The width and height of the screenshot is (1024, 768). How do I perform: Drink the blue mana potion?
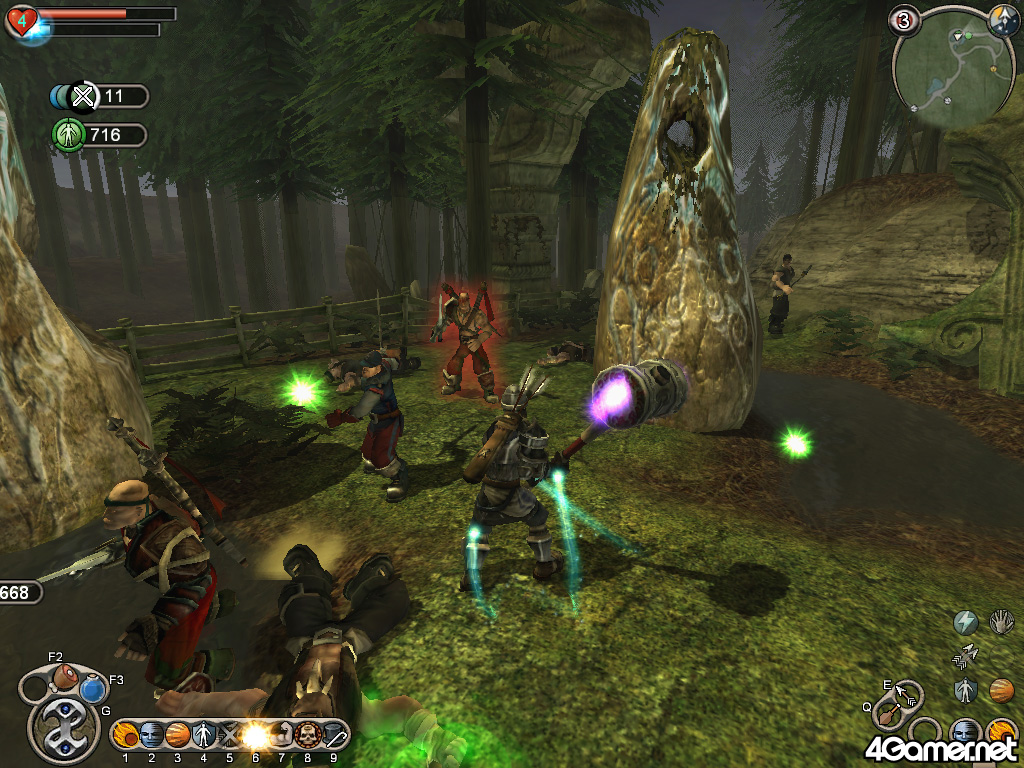tap(94, 689)
